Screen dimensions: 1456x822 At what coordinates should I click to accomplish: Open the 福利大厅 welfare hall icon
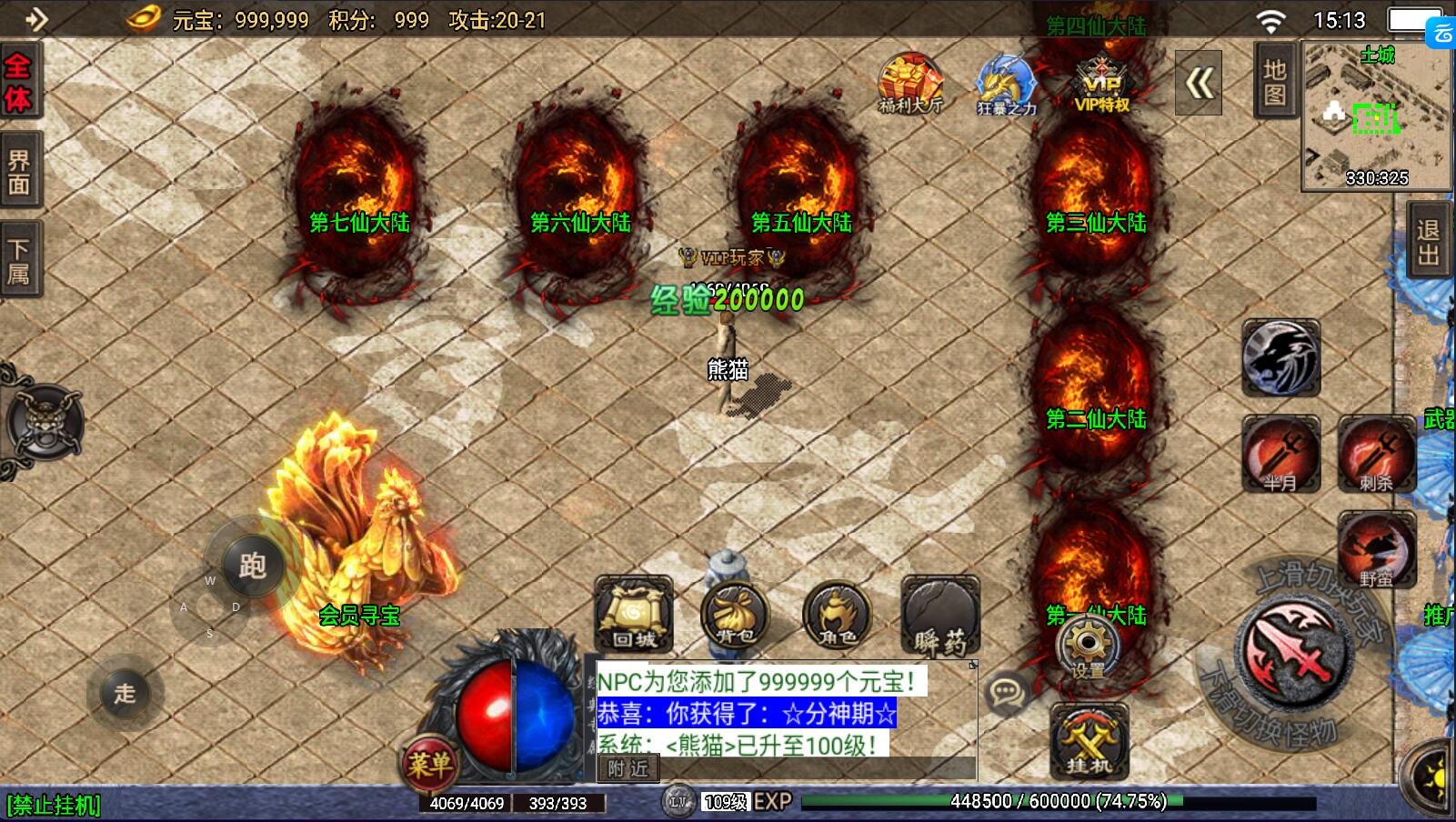point(910,84)
